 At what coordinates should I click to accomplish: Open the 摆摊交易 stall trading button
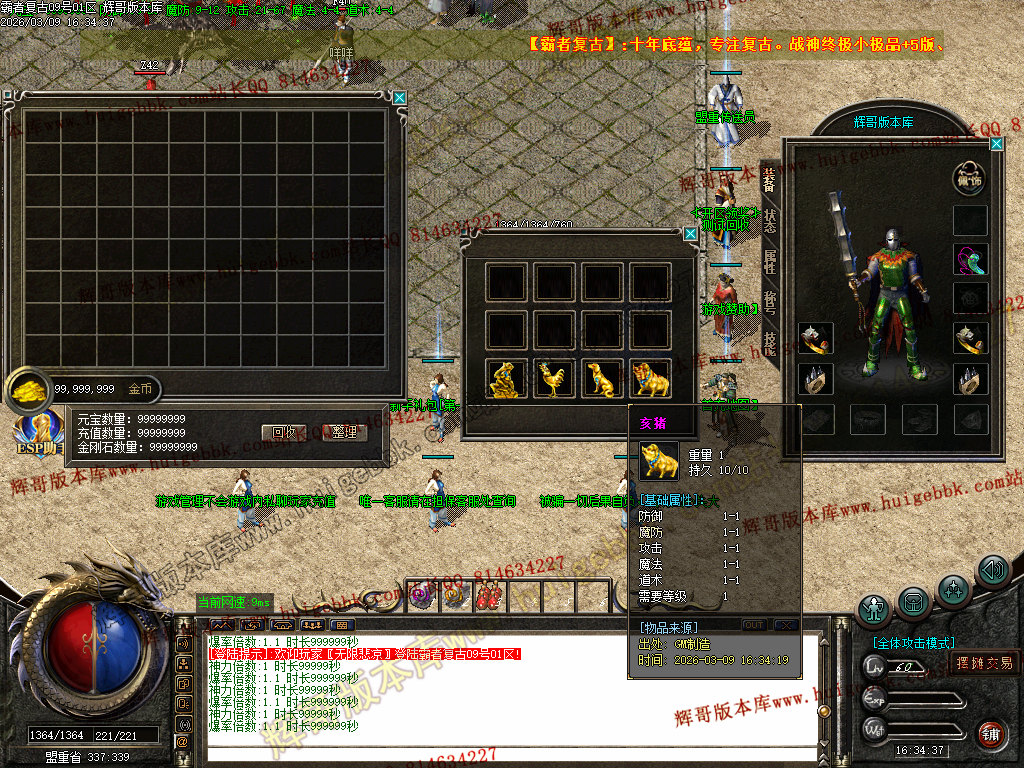point(984,662)
